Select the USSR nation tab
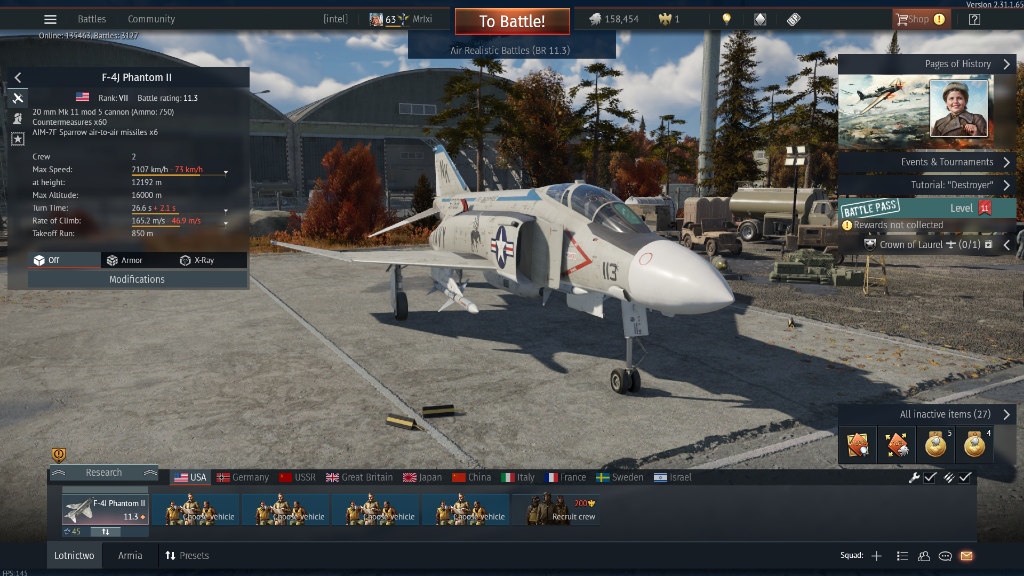Viewport: 1024px width, 576px height. point(298,477)
